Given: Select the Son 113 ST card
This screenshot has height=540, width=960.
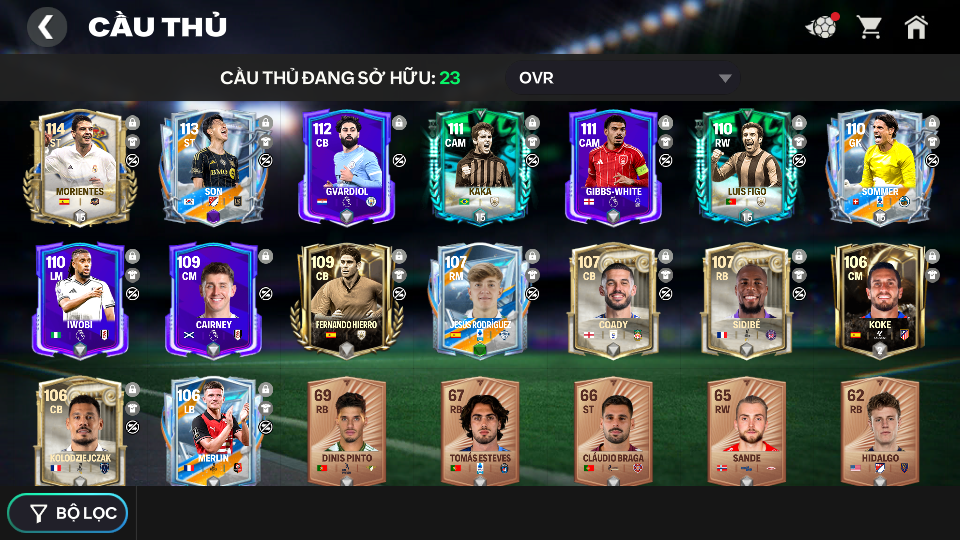Looking at the screenshot, I should point(213,166).
